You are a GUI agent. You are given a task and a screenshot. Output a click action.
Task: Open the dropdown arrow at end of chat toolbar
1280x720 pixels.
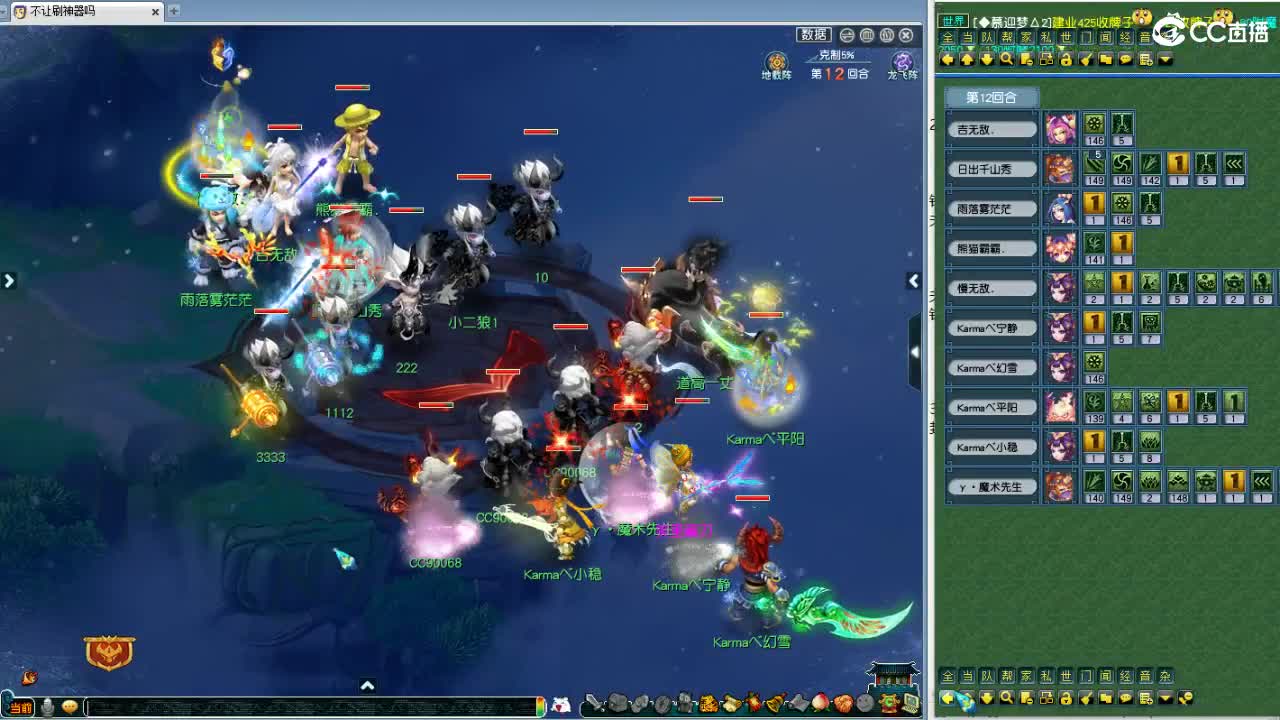[x=1167, y=60]
